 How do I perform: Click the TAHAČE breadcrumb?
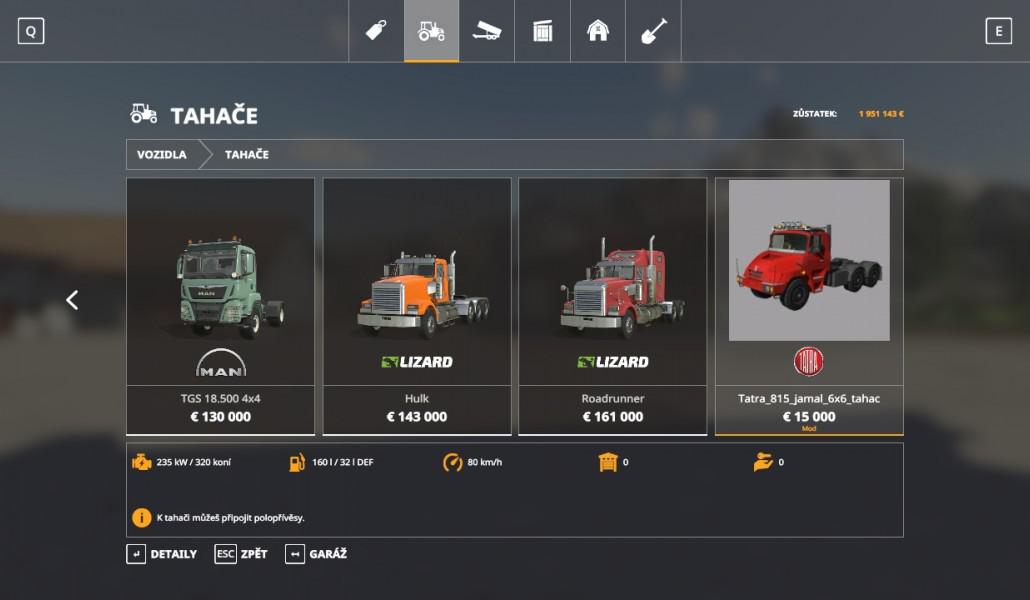click(x=246, y=155)
